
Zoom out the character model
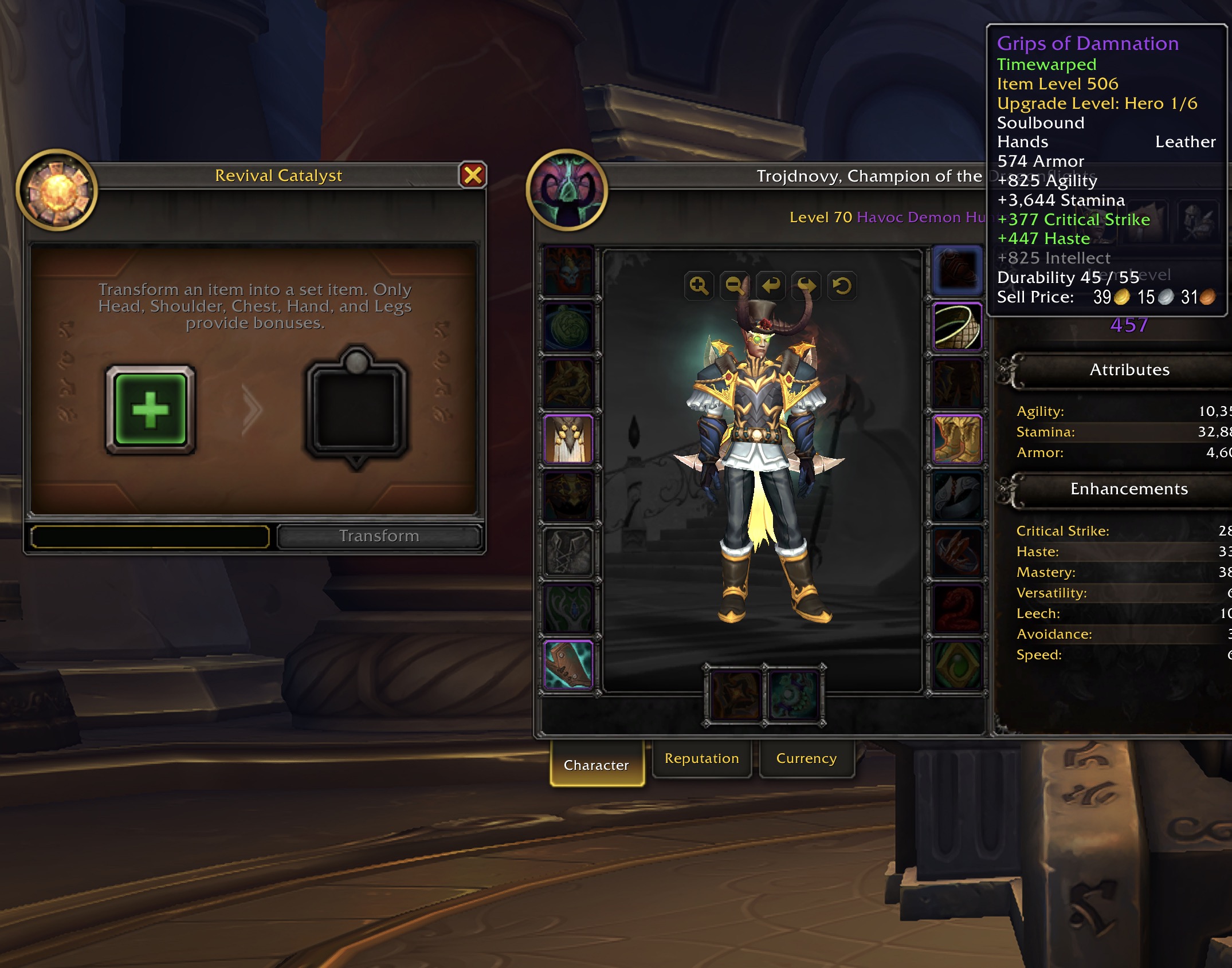[735, 285]
